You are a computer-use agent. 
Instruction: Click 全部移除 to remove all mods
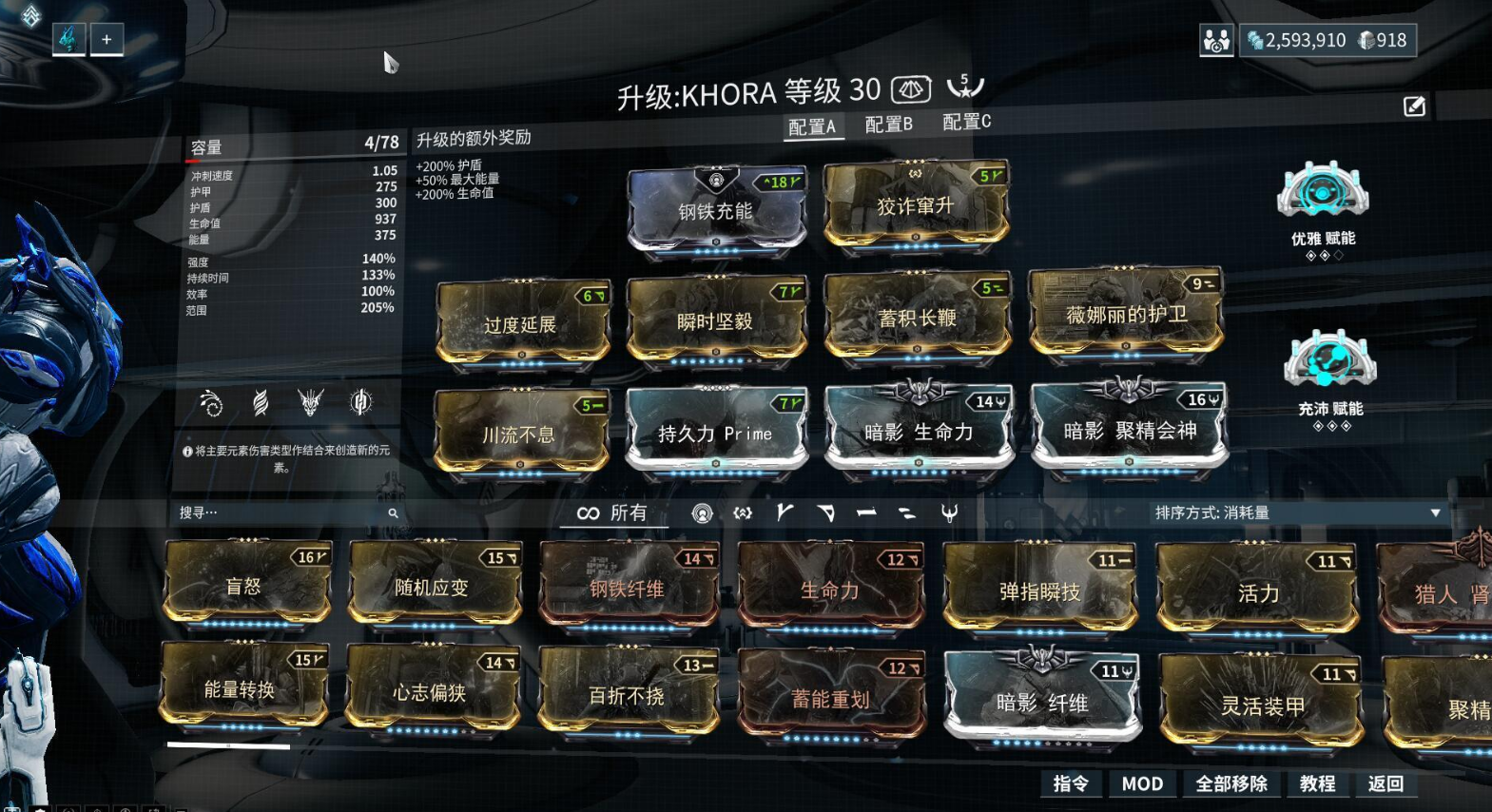coord(1230,783)
